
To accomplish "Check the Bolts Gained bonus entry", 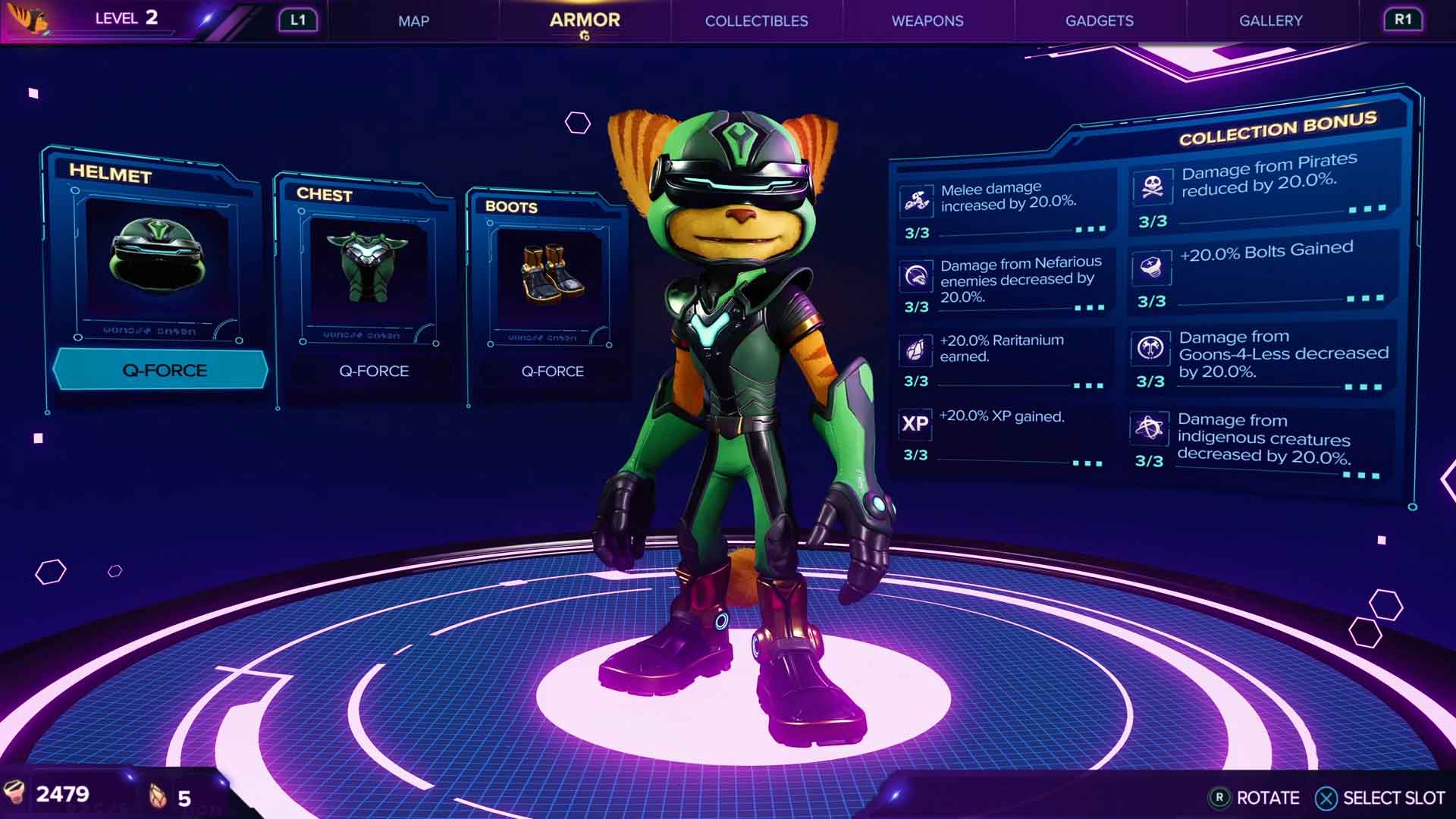I will point(1260,271).
